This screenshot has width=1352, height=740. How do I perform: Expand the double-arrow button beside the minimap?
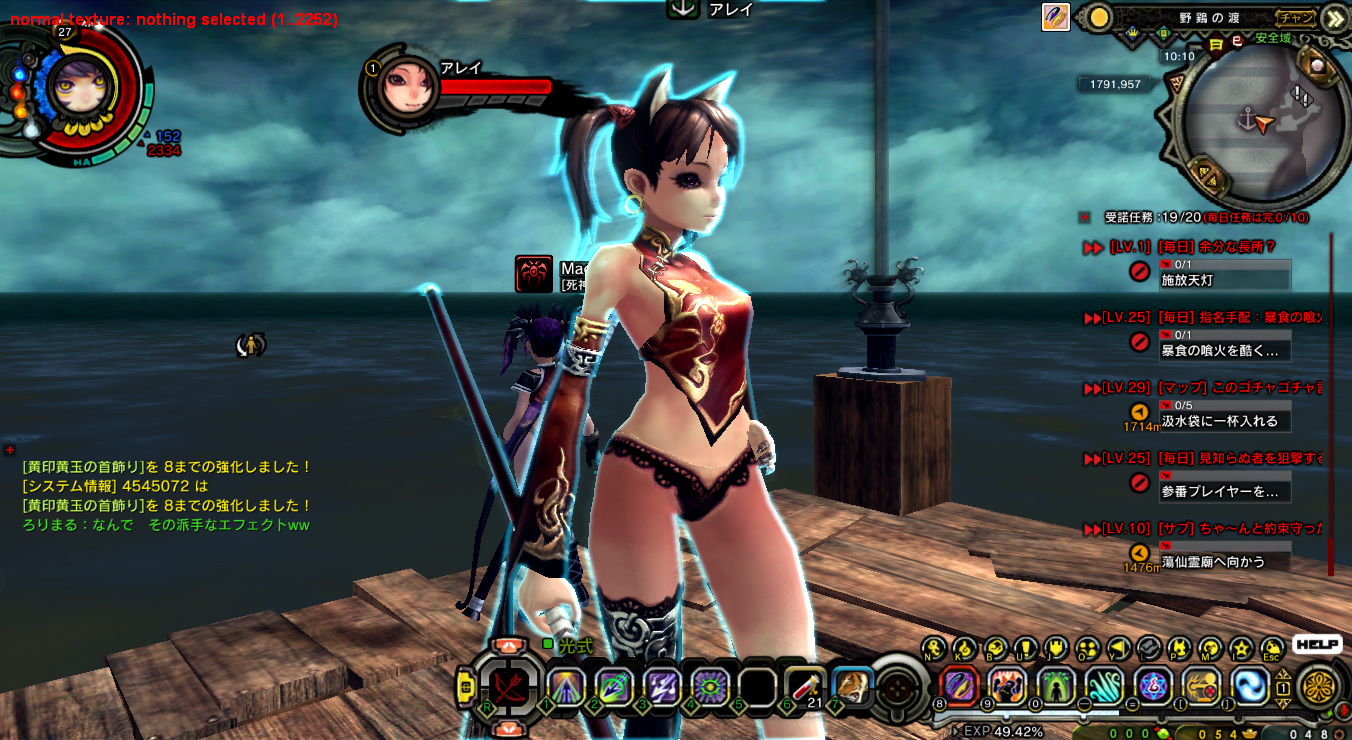coord(1334,18)
